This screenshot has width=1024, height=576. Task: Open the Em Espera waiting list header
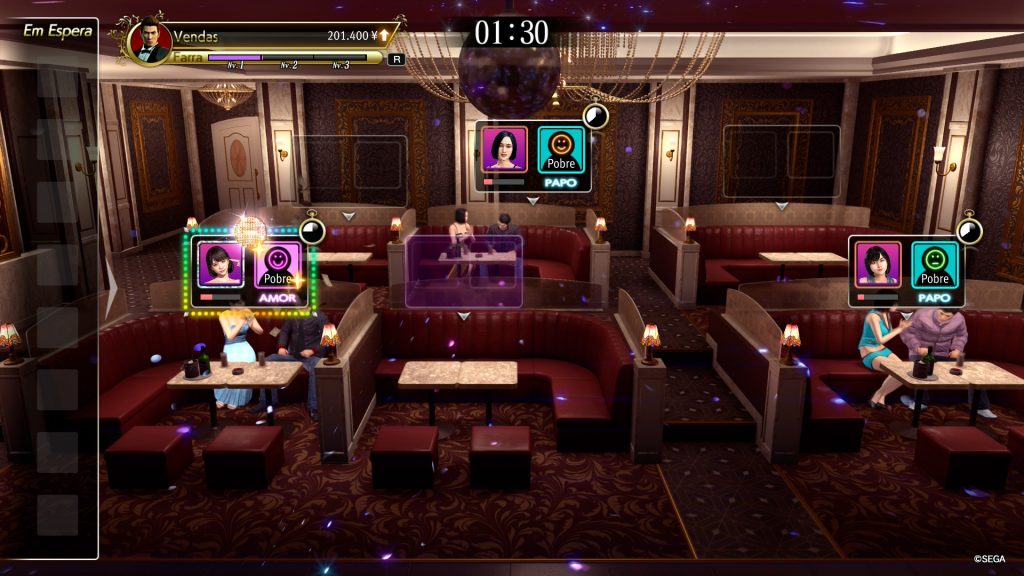click(x=58, y=30)
